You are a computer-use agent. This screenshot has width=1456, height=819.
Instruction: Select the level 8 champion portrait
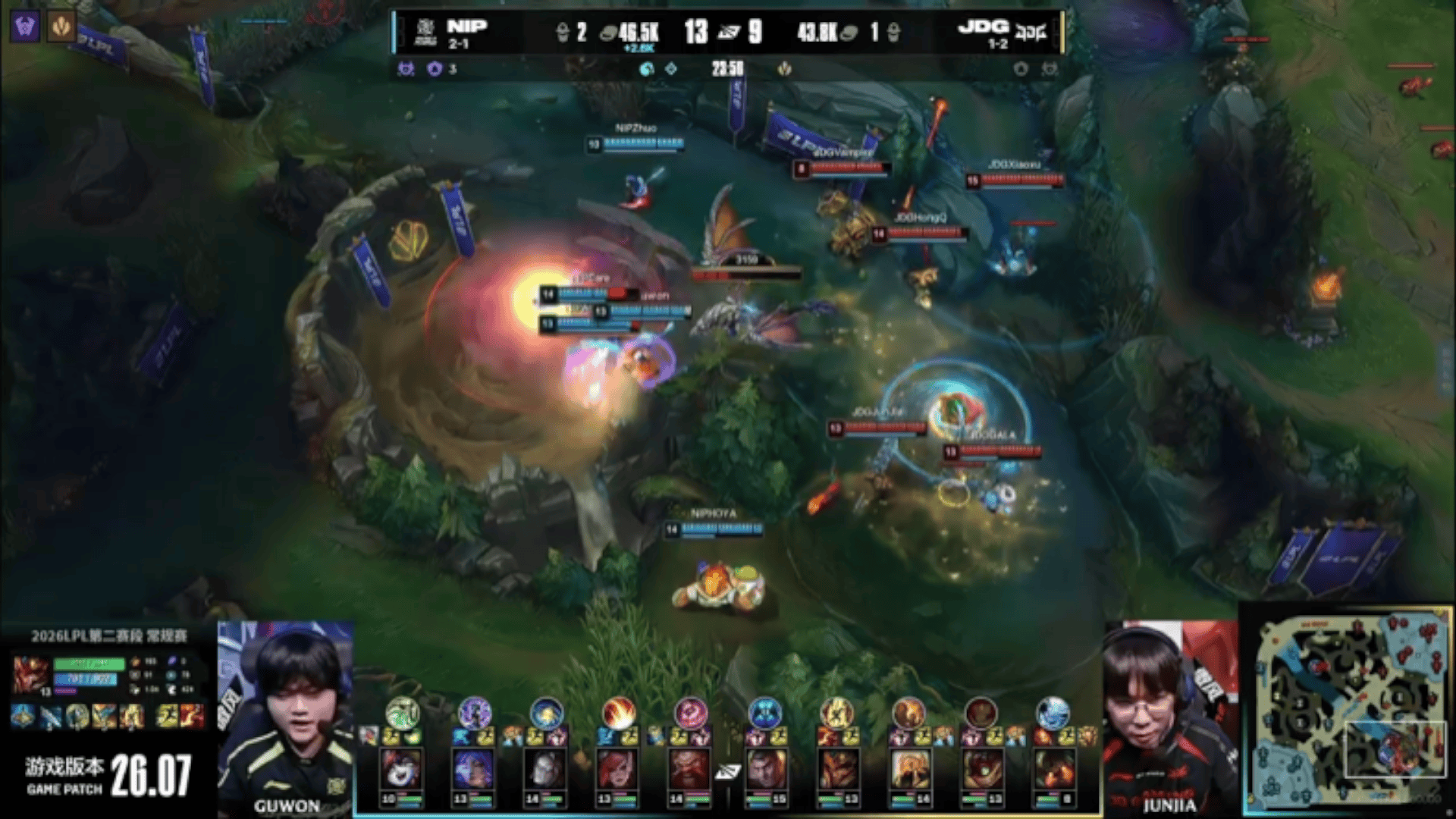(x=1053, y=770)
